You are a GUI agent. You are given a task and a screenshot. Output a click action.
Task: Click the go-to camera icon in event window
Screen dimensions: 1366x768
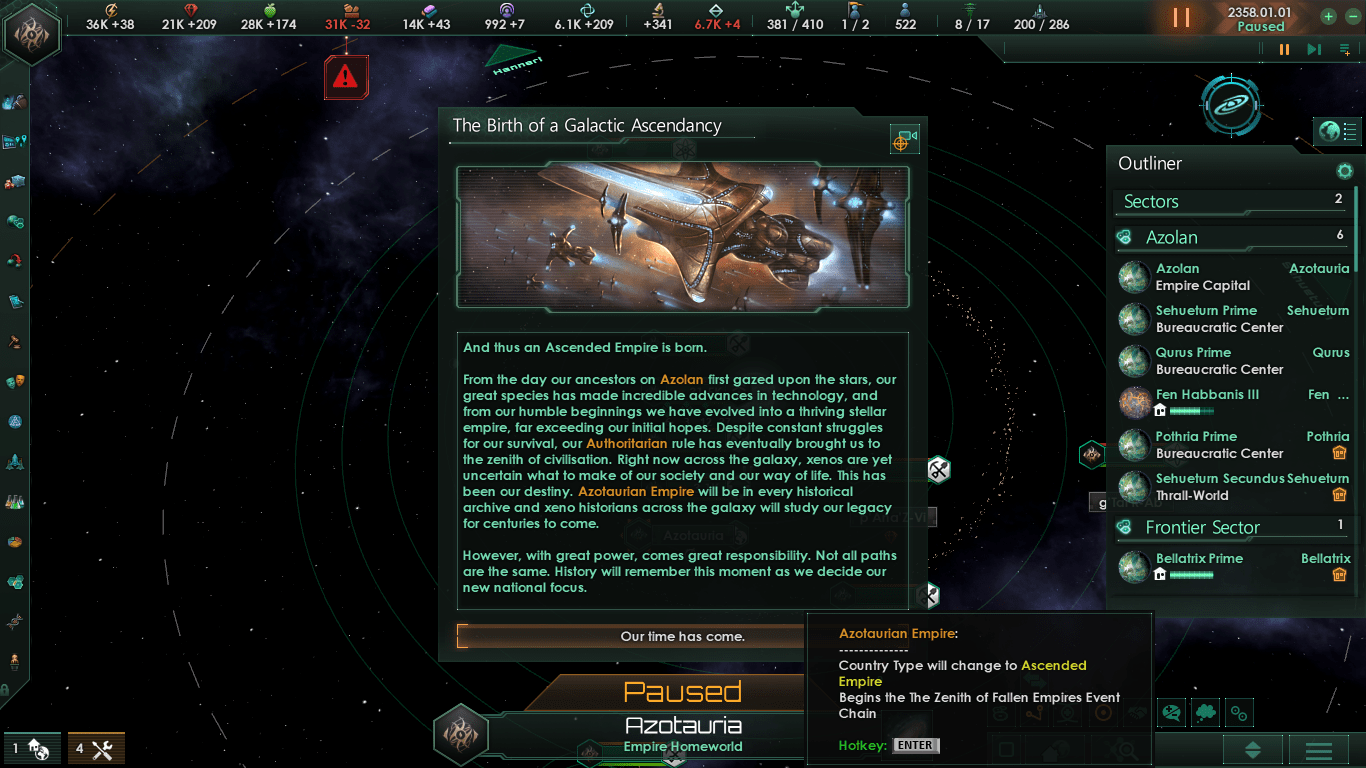pos(904,140)
